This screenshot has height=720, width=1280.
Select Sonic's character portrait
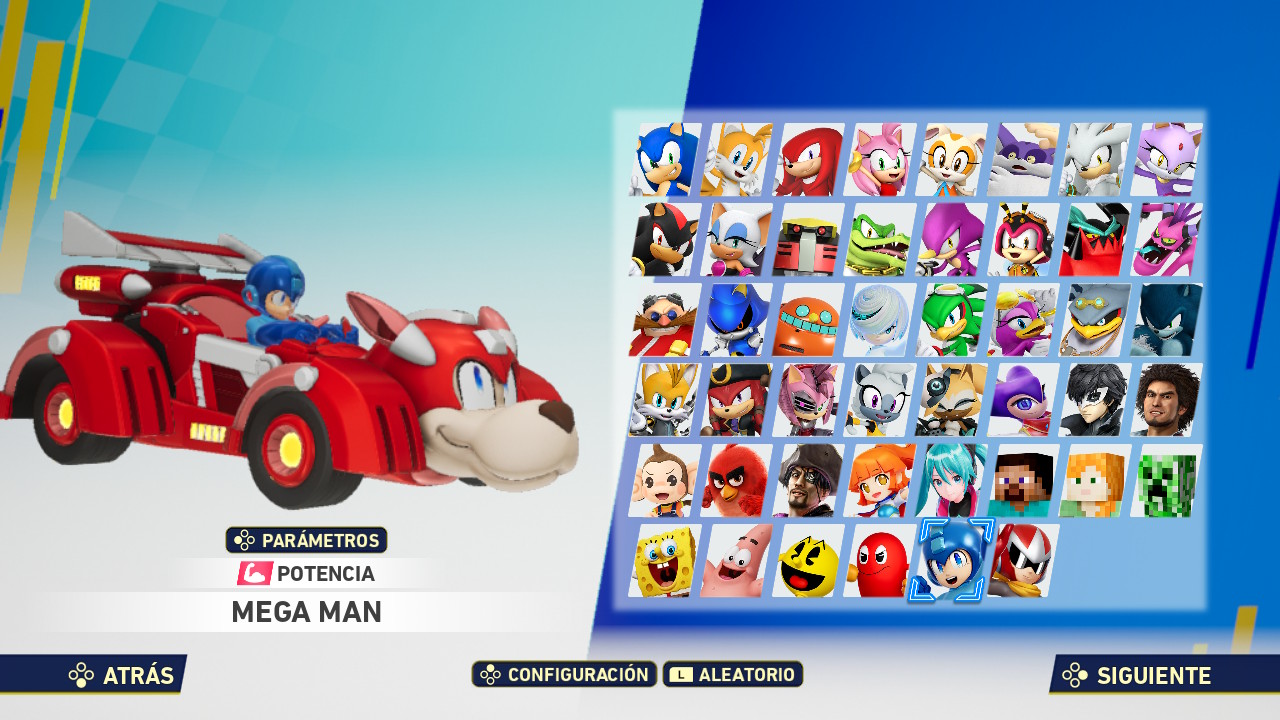[x=665, y=160]
